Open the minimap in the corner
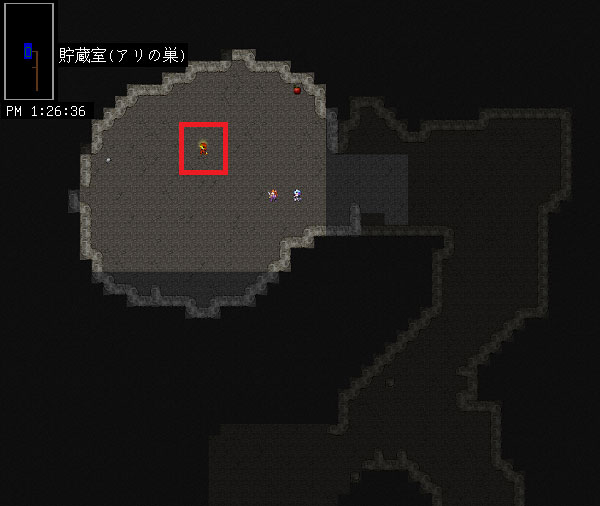 point(29,51)
